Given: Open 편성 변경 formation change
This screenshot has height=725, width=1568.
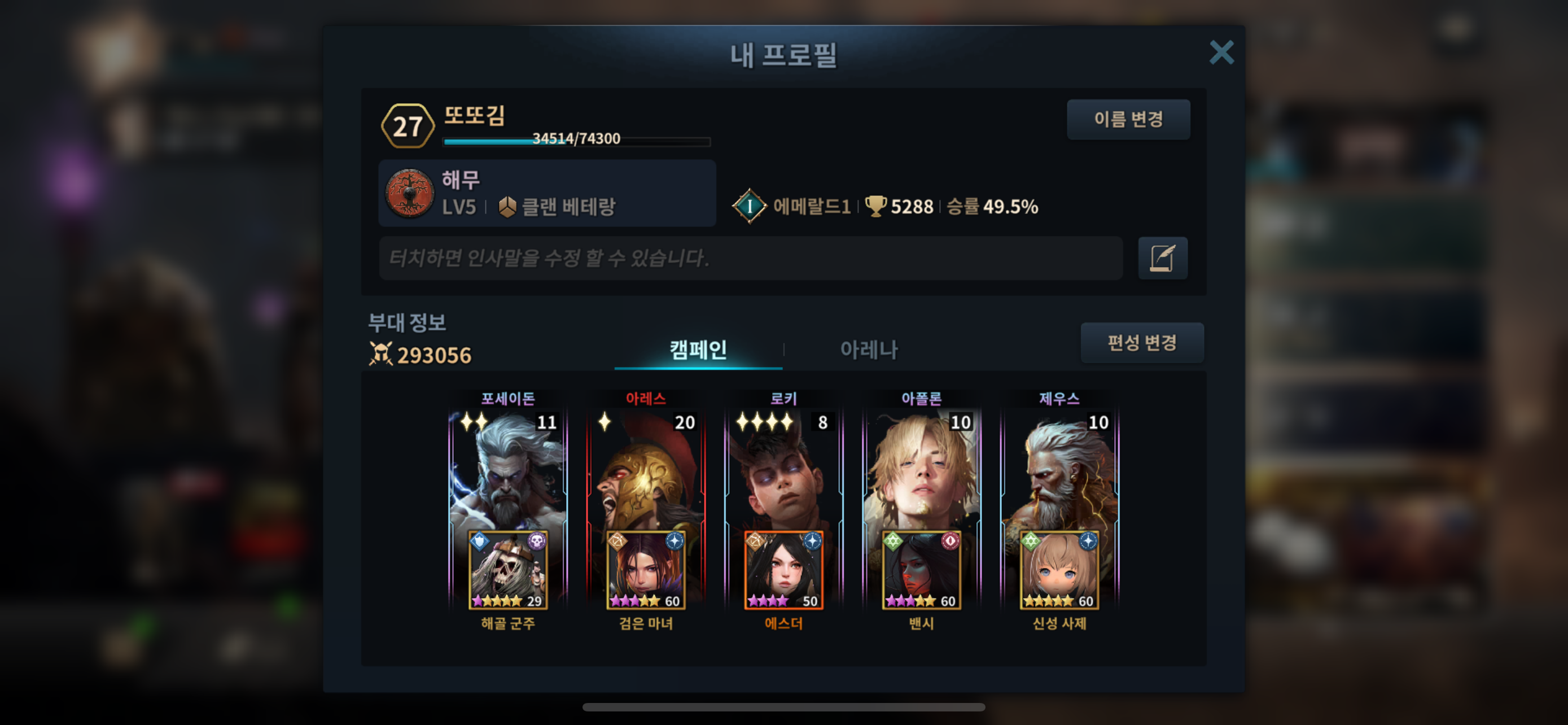Looking at the screenshot, I should 1141,343.
